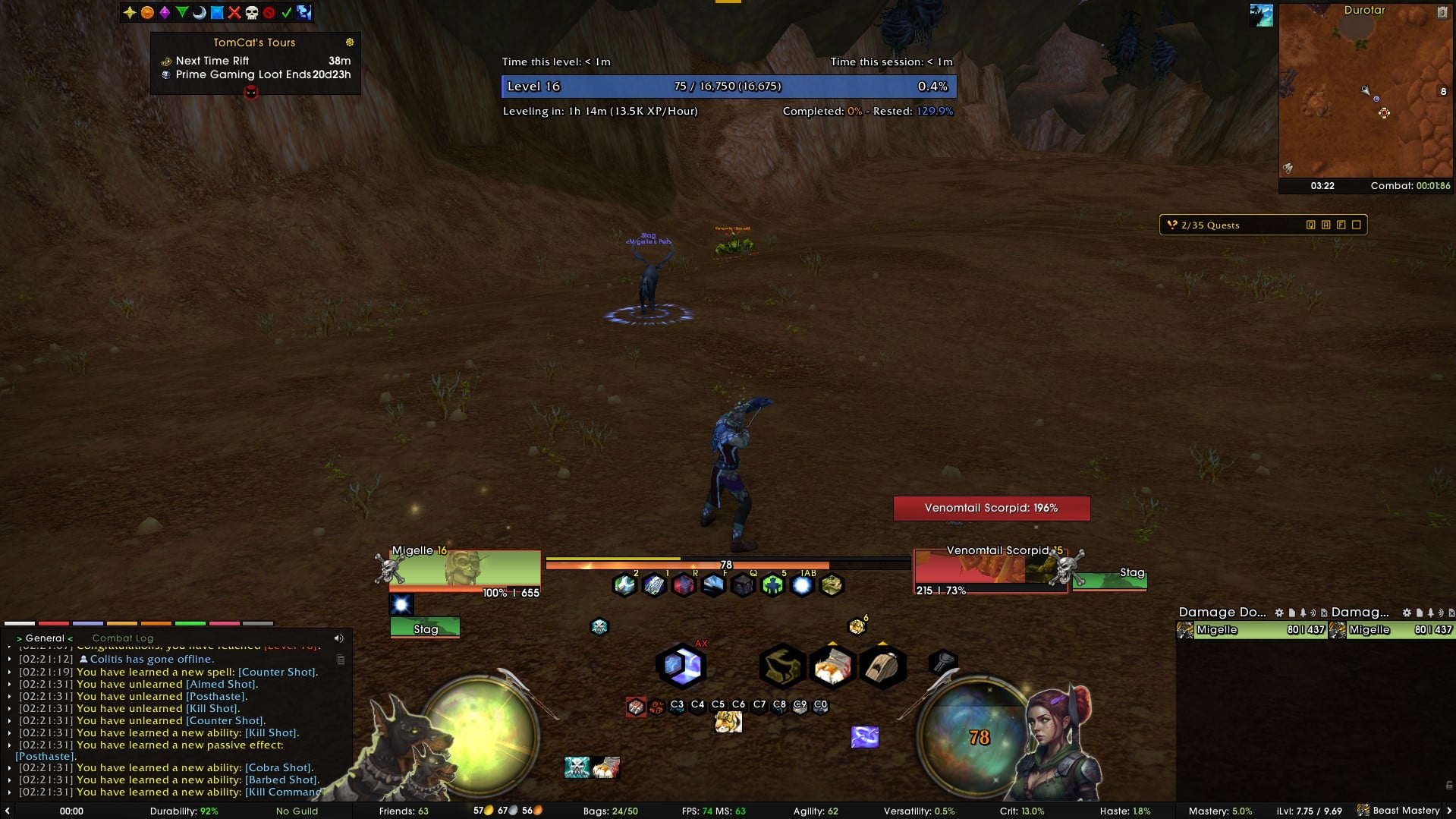Viewport: 1456px width, 819px height.
Task: Expand the 2/35 Quests tracker header
Action: (1210, 225)
